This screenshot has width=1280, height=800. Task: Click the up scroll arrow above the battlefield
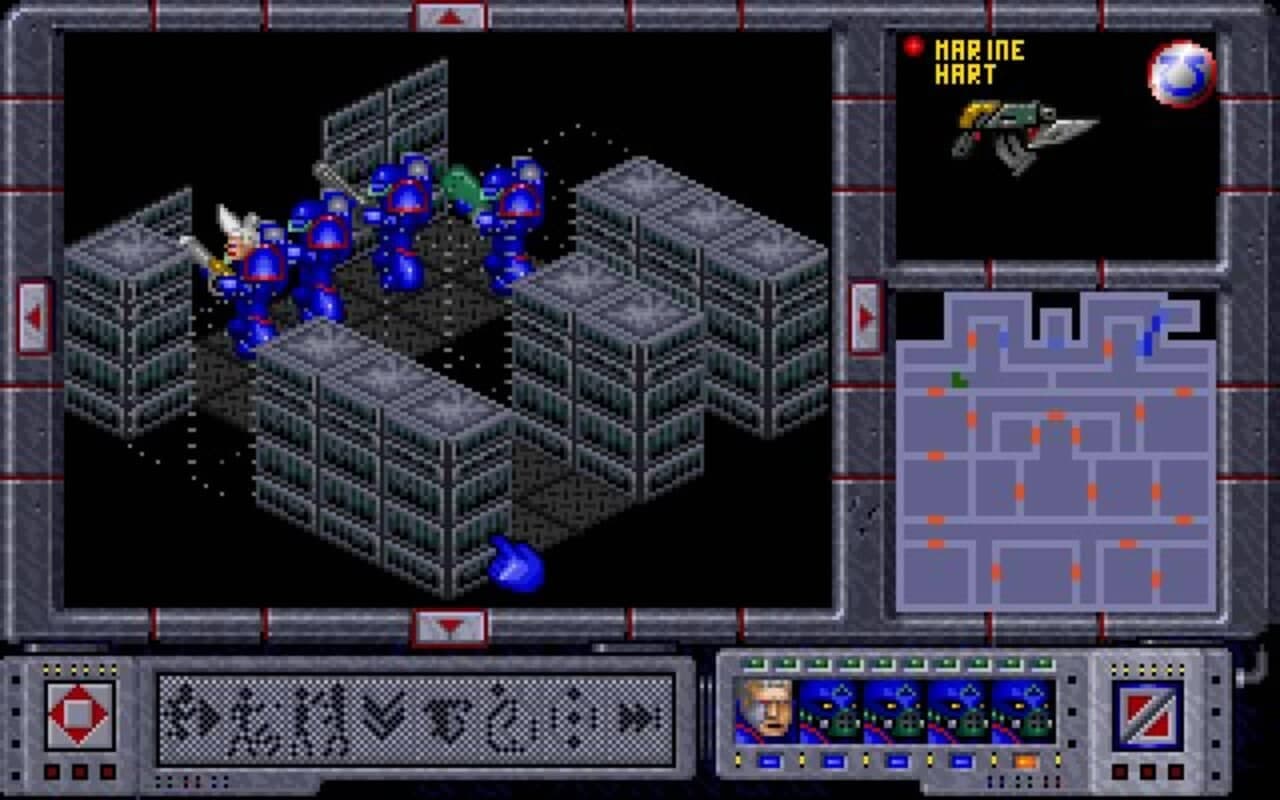448,14
